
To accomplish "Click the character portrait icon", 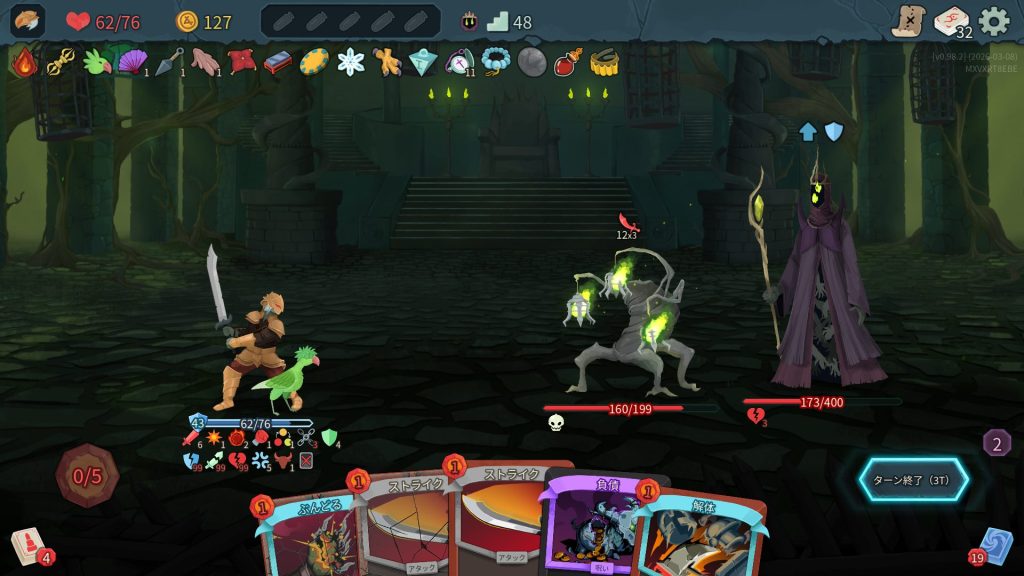I will (27, 21).
